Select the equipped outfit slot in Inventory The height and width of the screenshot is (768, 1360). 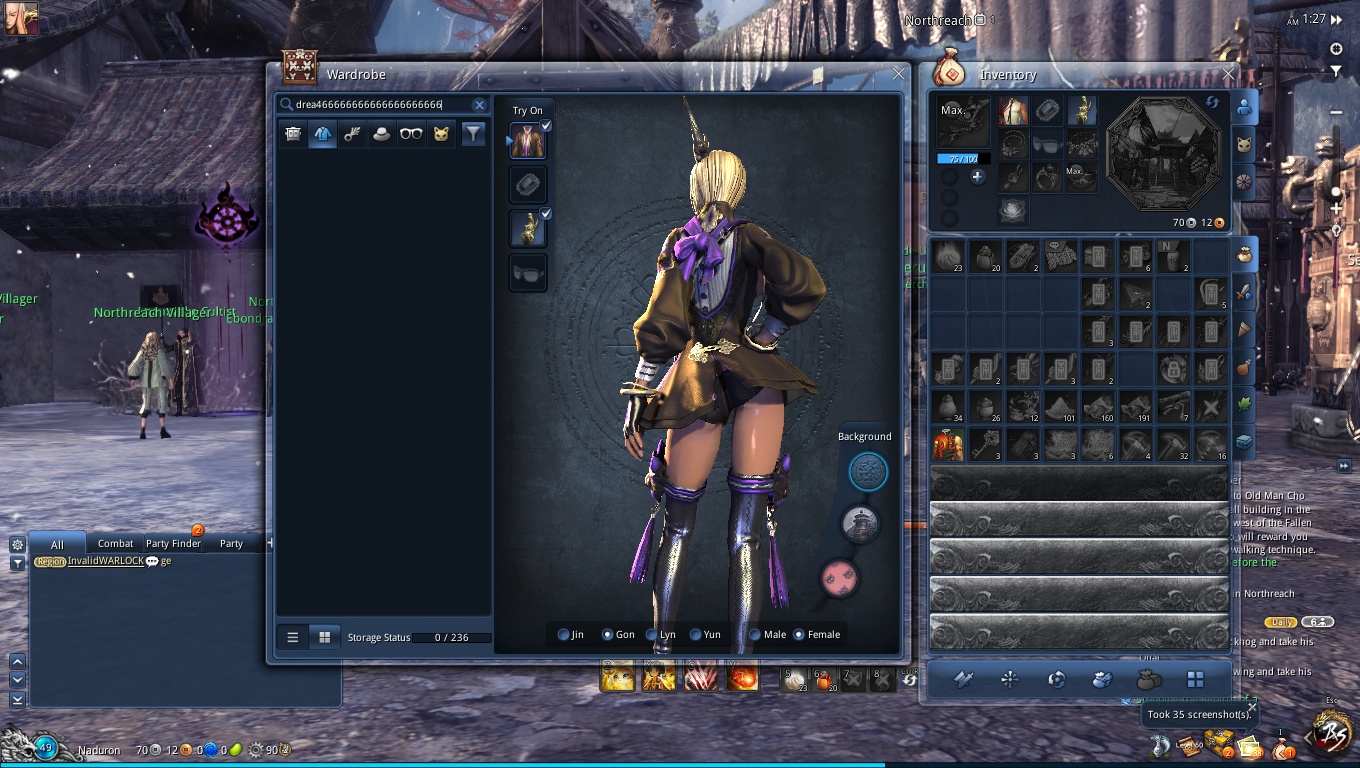pyautogui.click(x=1013, y=111)
